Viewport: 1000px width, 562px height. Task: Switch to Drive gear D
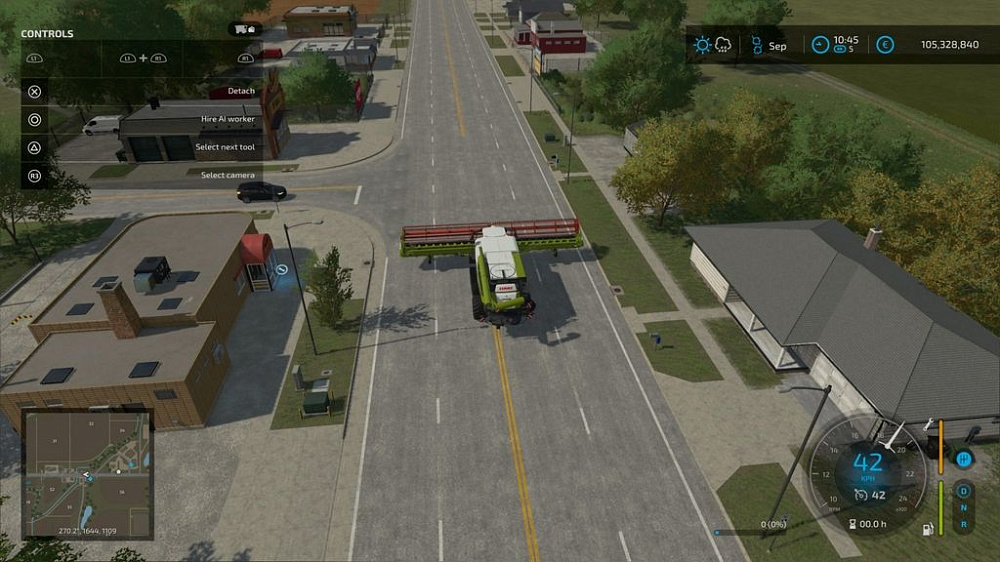point(964,492)
